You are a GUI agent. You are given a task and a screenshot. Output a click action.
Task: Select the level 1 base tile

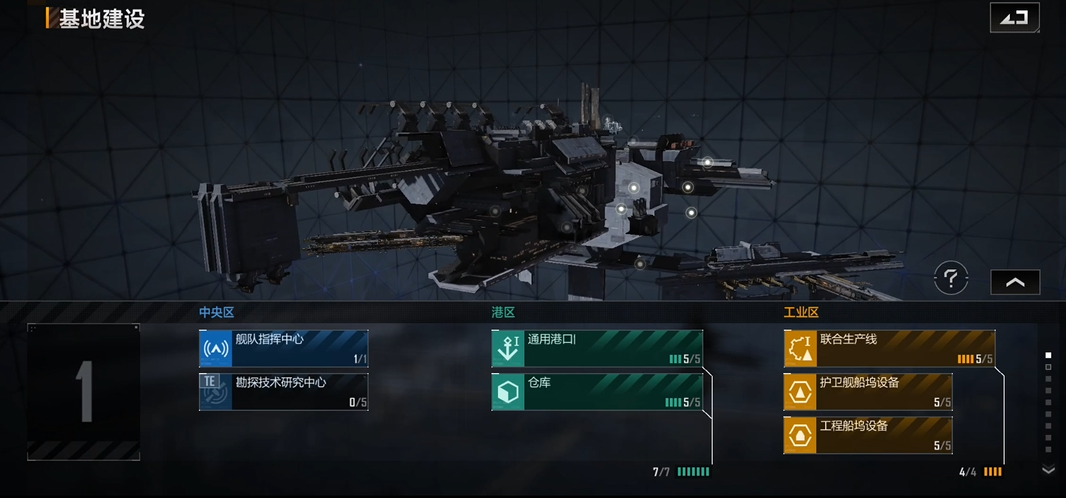(84, 391)
